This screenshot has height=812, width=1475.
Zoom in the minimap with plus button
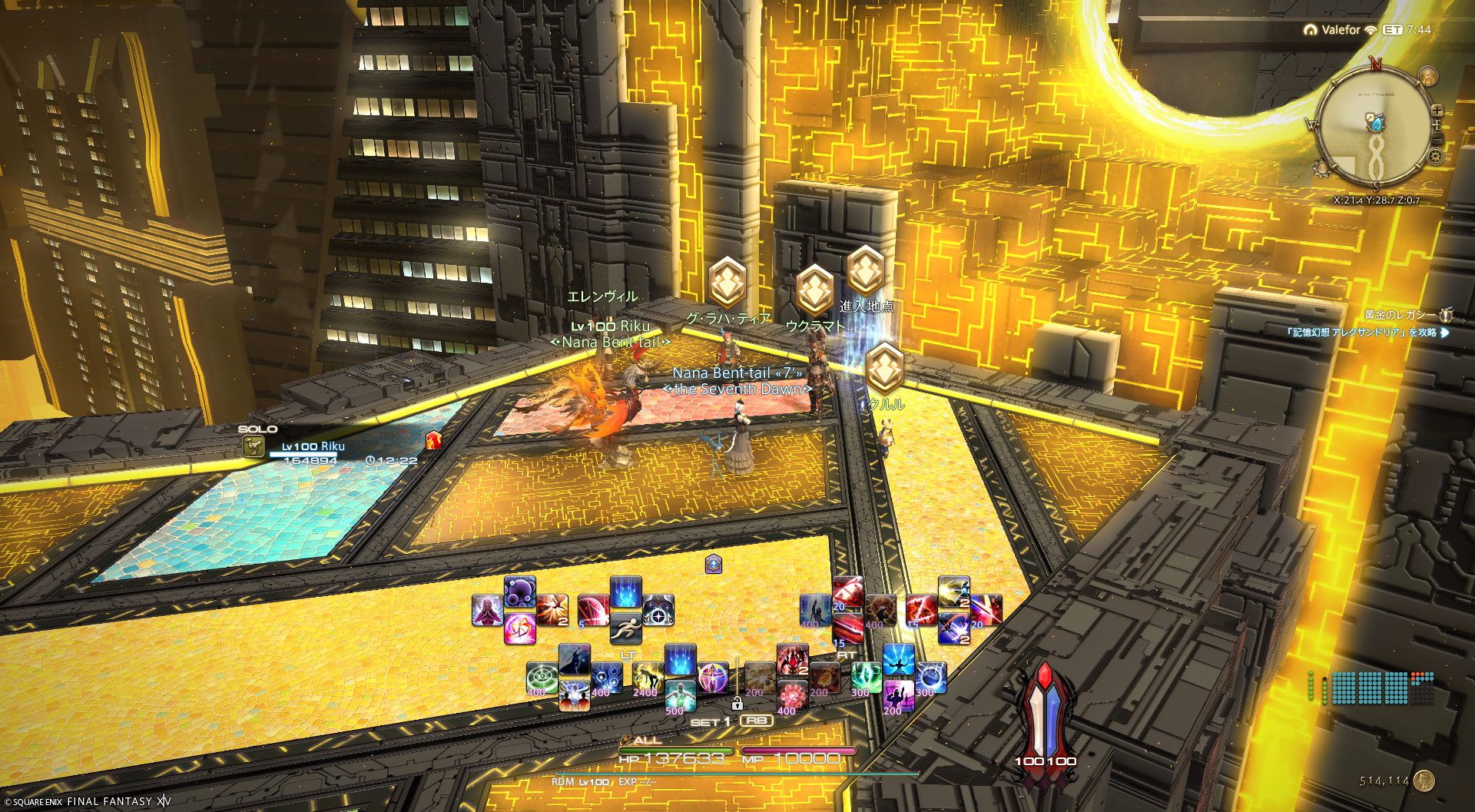(1437, 110)
